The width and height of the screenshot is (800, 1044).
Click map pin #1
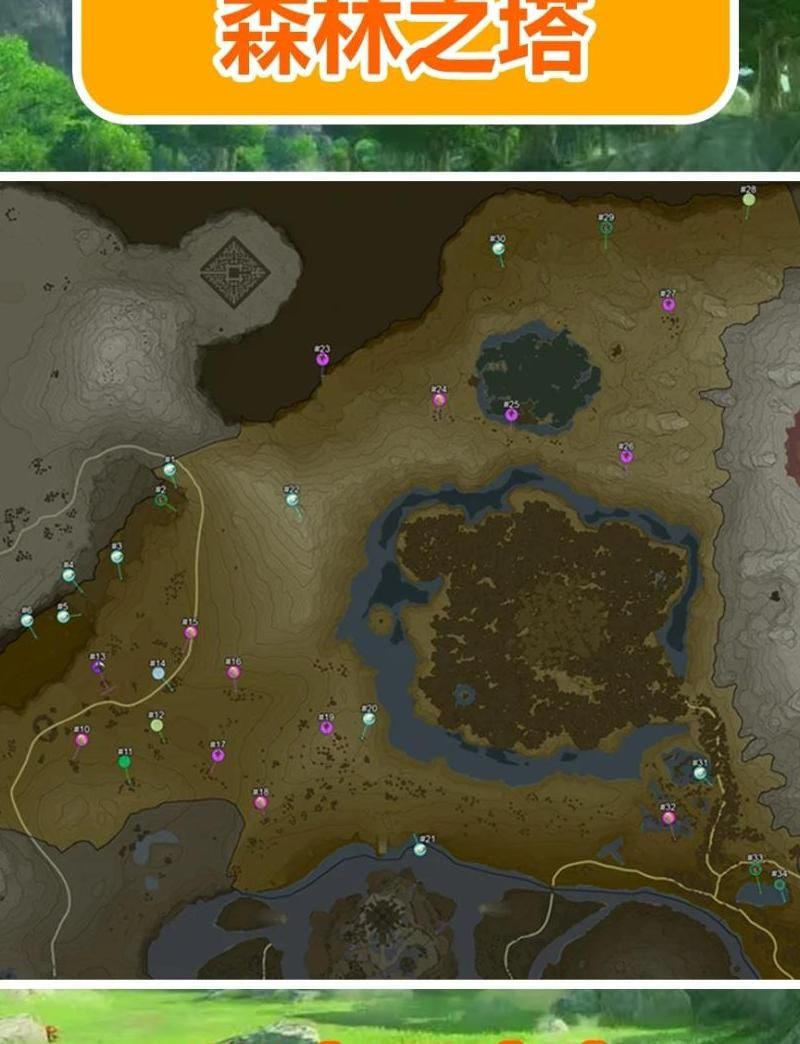[x=169, y=469]
